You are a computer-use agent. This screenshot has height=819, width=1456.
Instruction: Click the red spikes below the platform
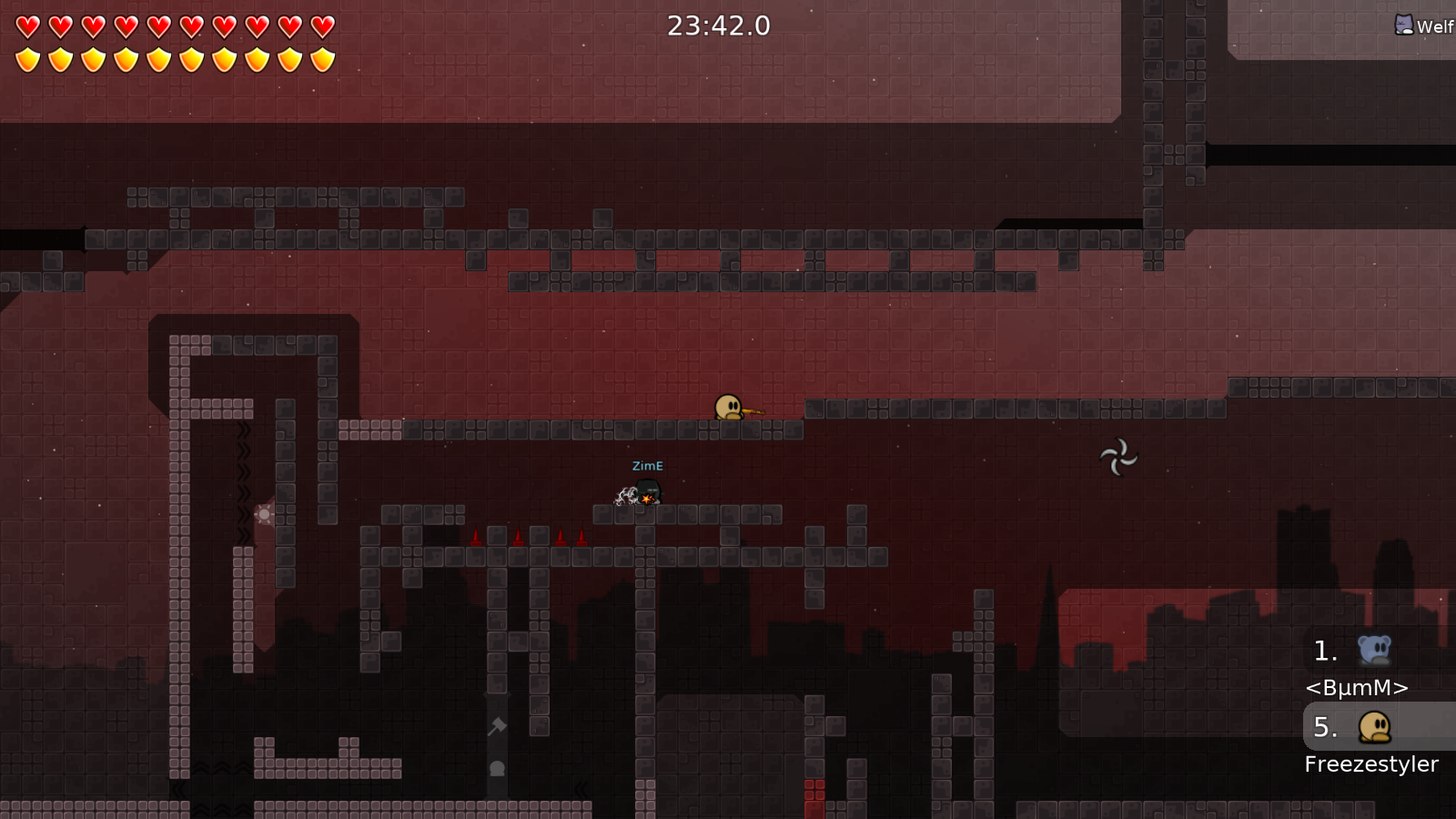[519, 536]
